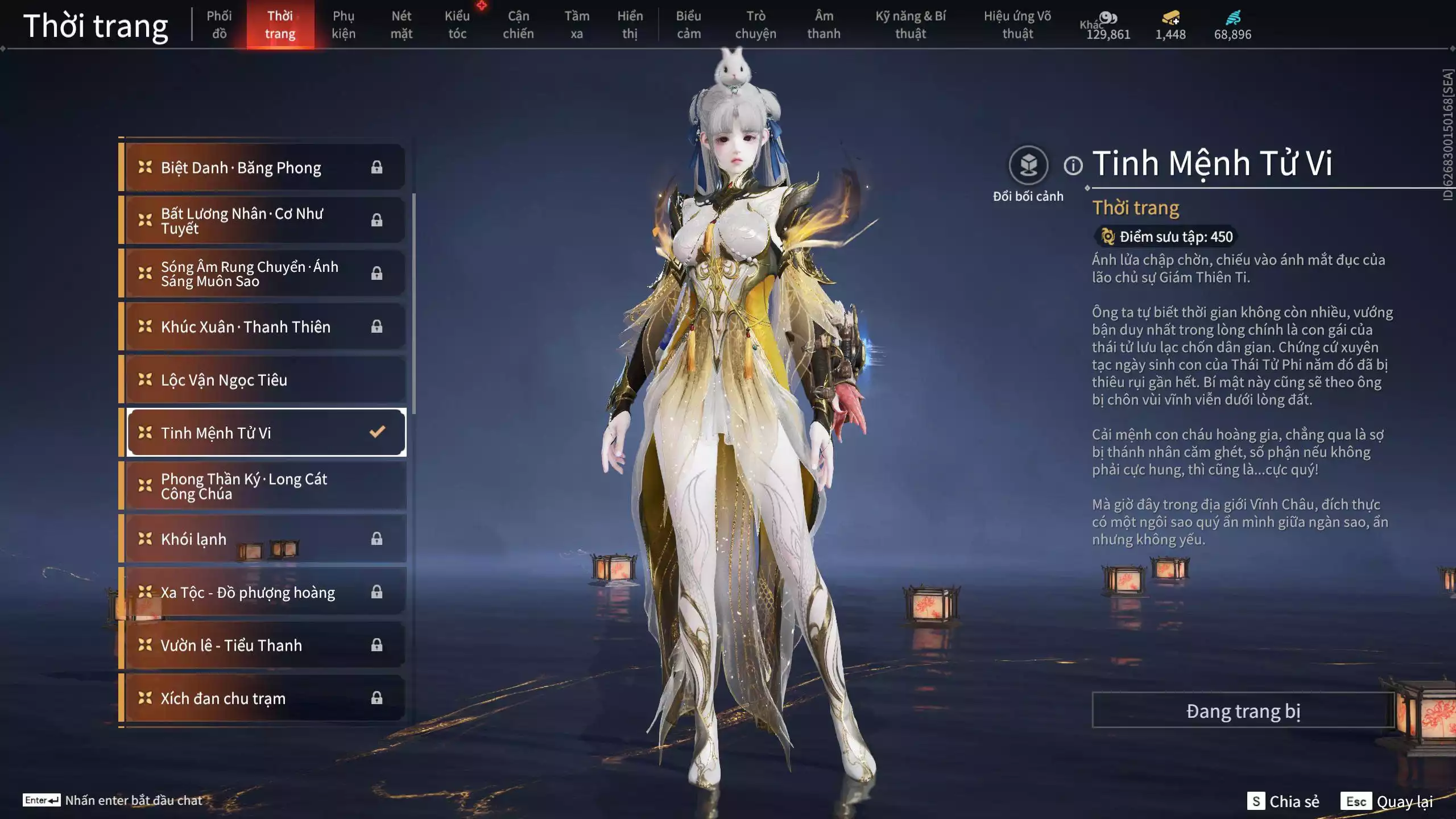Click the Đổi bối cảnh background icon
The height and width of the screenshot is (819, 1456).
(x=1028, y=166)
